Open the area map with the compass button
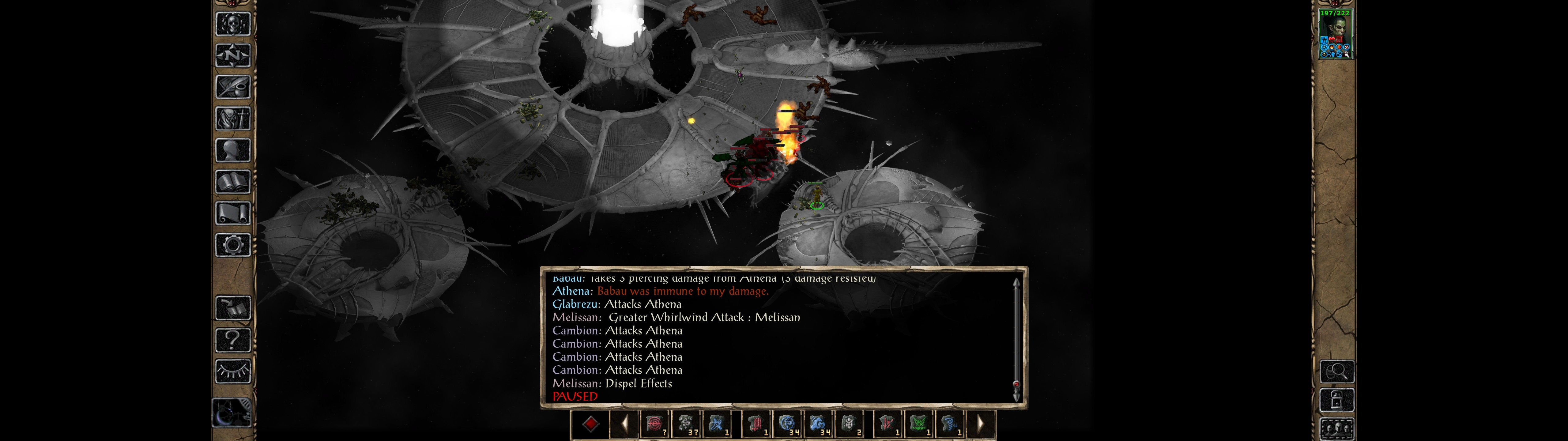 [233, 56]
